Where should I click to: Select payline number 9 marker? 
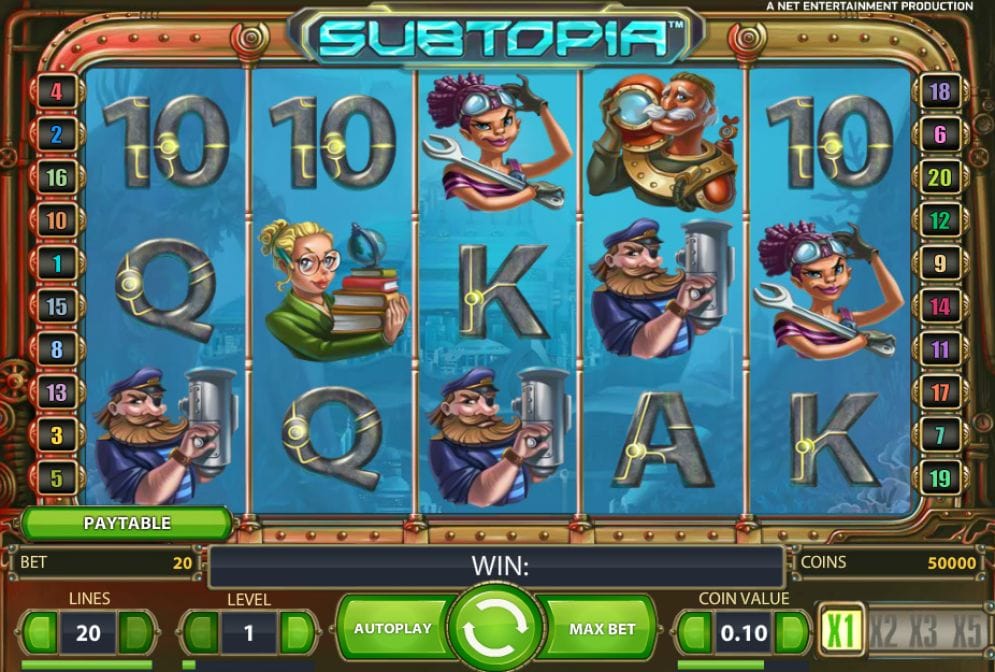939,264
